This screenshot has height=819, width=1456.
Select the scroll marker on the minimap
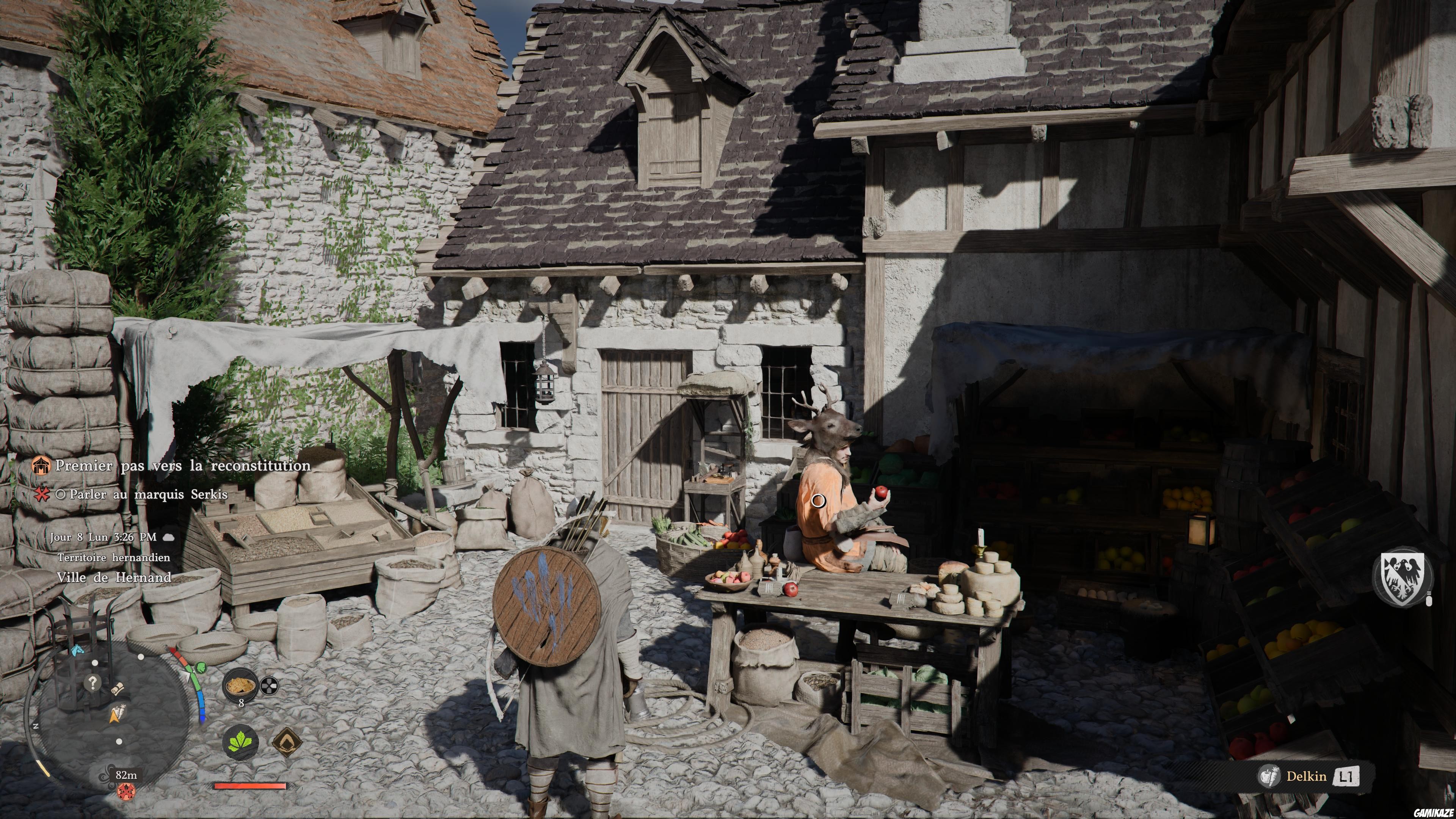tap(118, 689)
